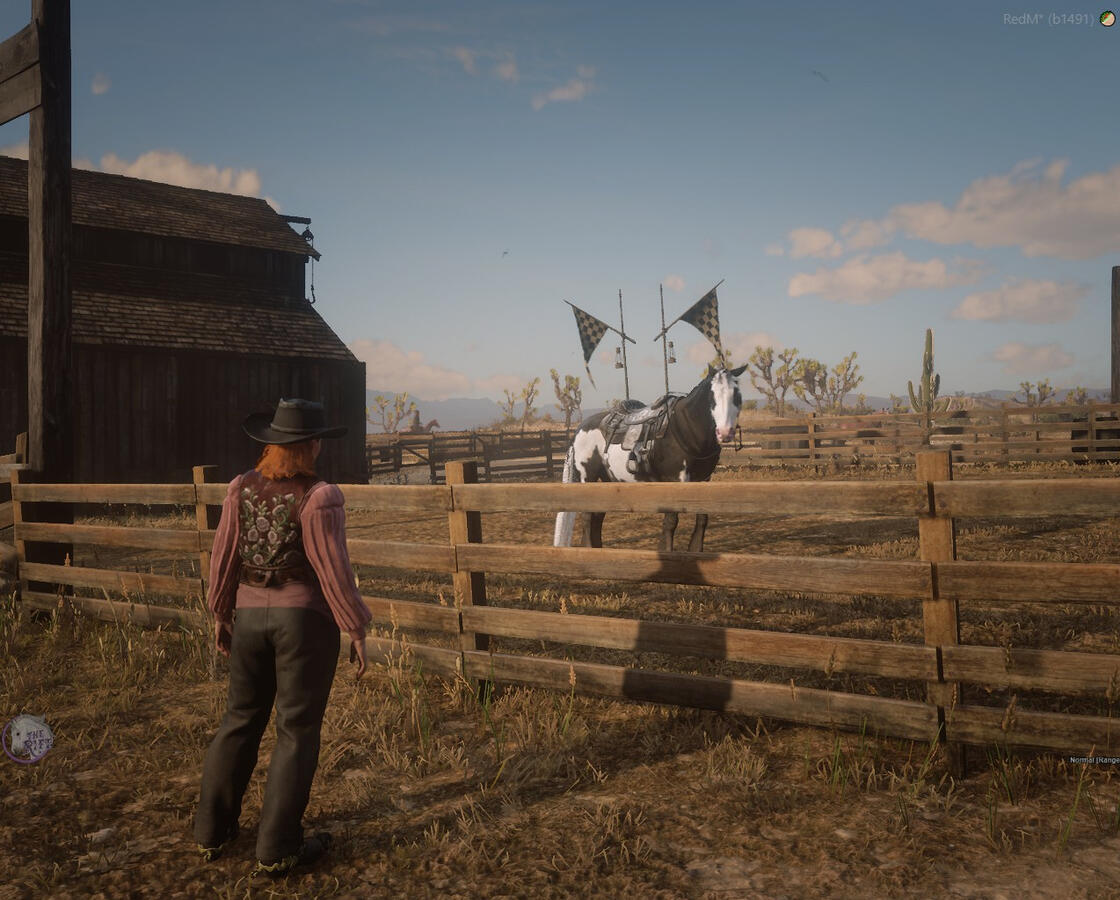
Task: Click the round avatar icon beside RedM
Action: click(1108, 18)
